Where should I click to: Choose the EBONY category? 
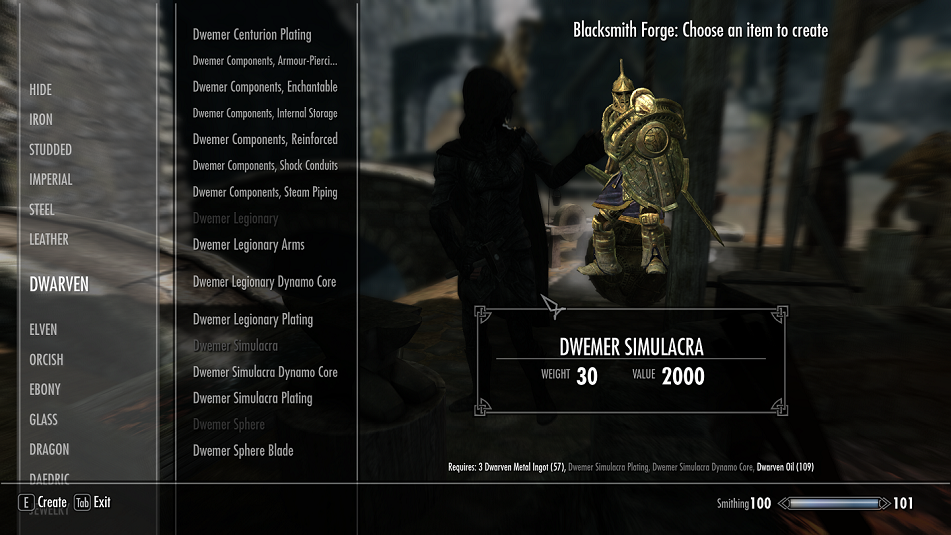(x=45, y=390)
